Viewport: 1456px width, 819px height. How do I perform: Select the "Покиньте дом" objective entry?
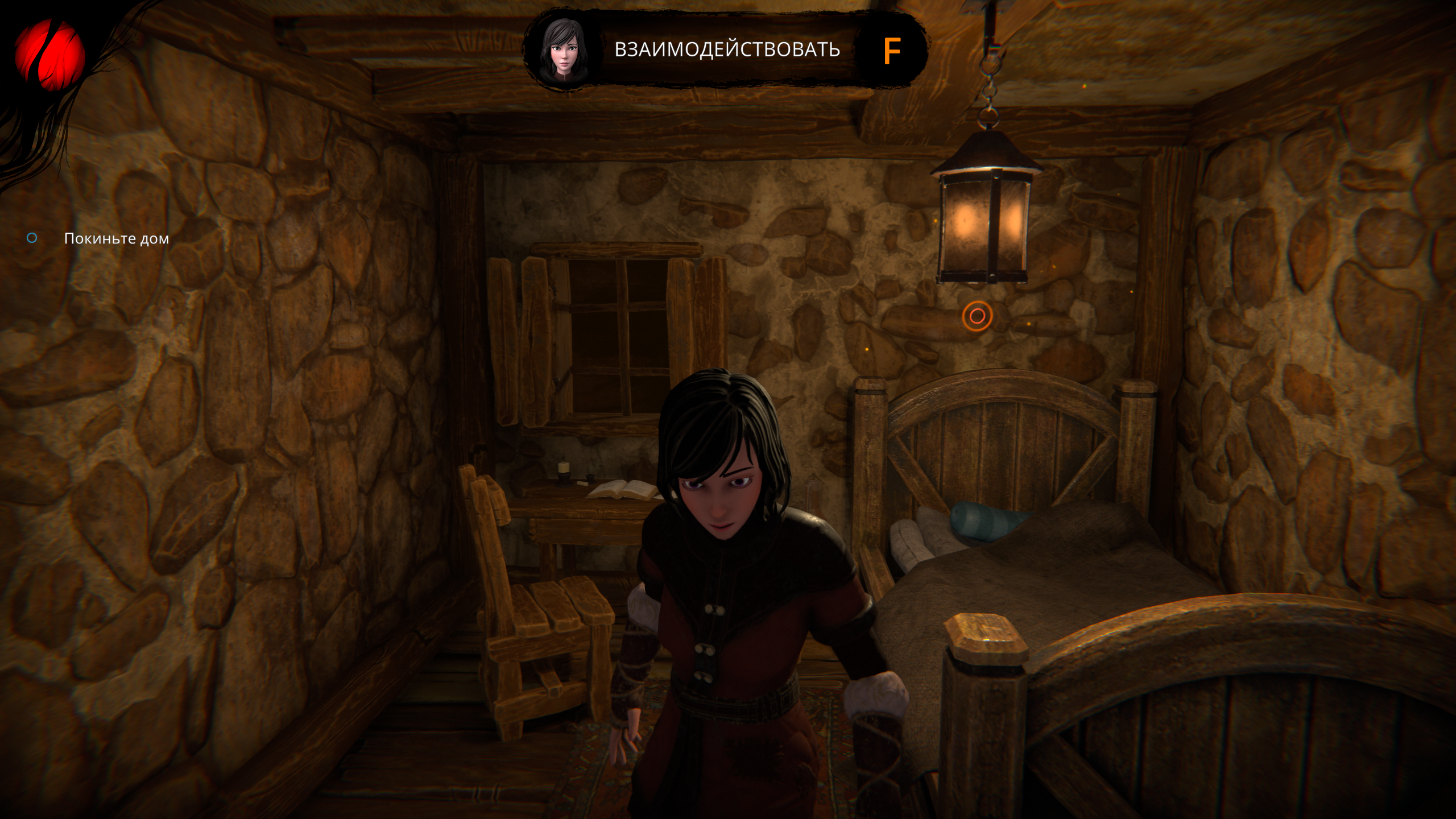click(x=116, y=238)
